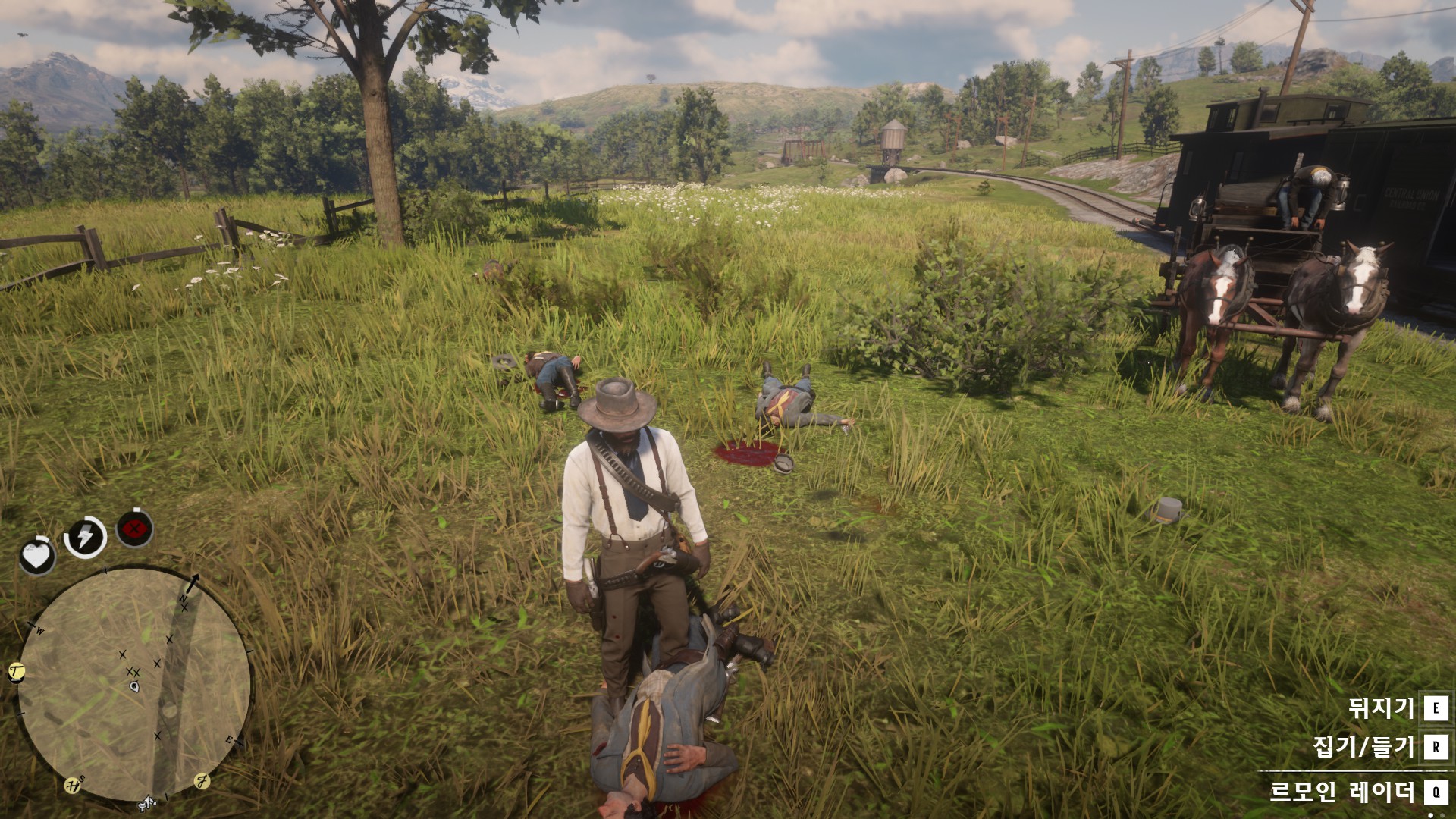The width and height of the screenshot is (1456, 819).
Task: Select the yellow H mission marker
Action: (72, 786)
